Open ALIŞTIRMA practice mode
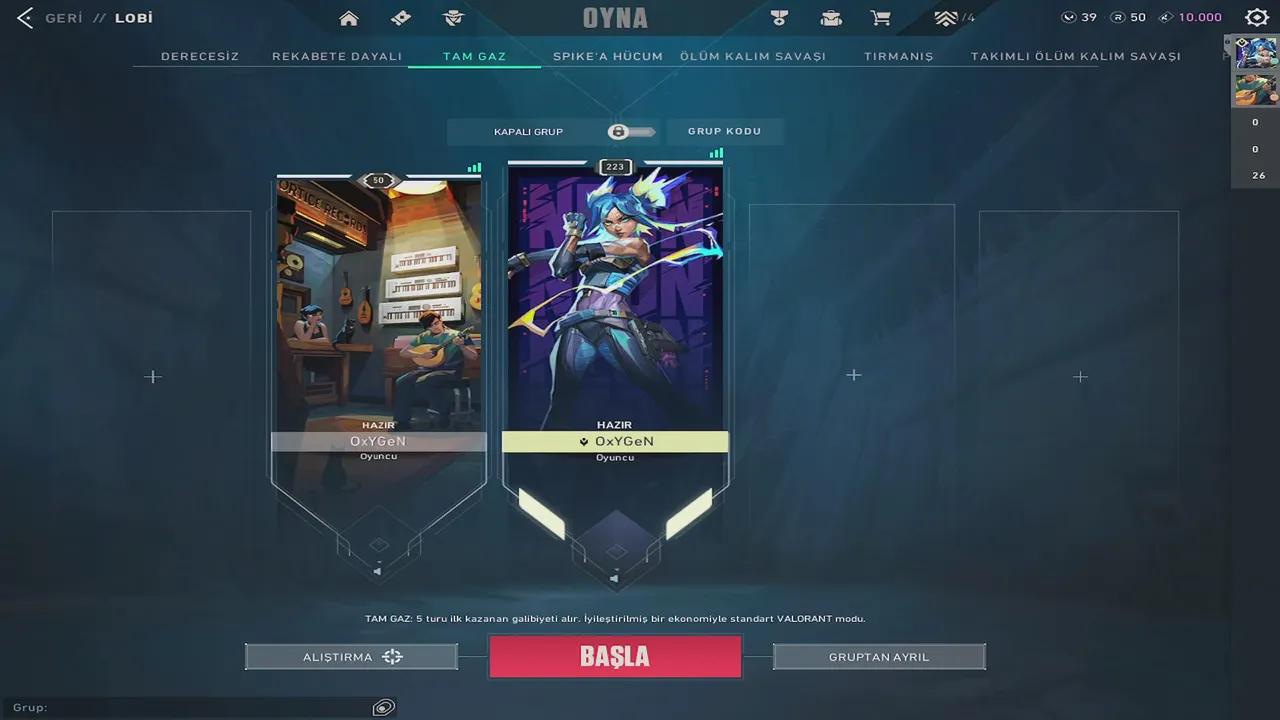Image resolution: width=1280 pixels, height=720 pixels. 351,657
